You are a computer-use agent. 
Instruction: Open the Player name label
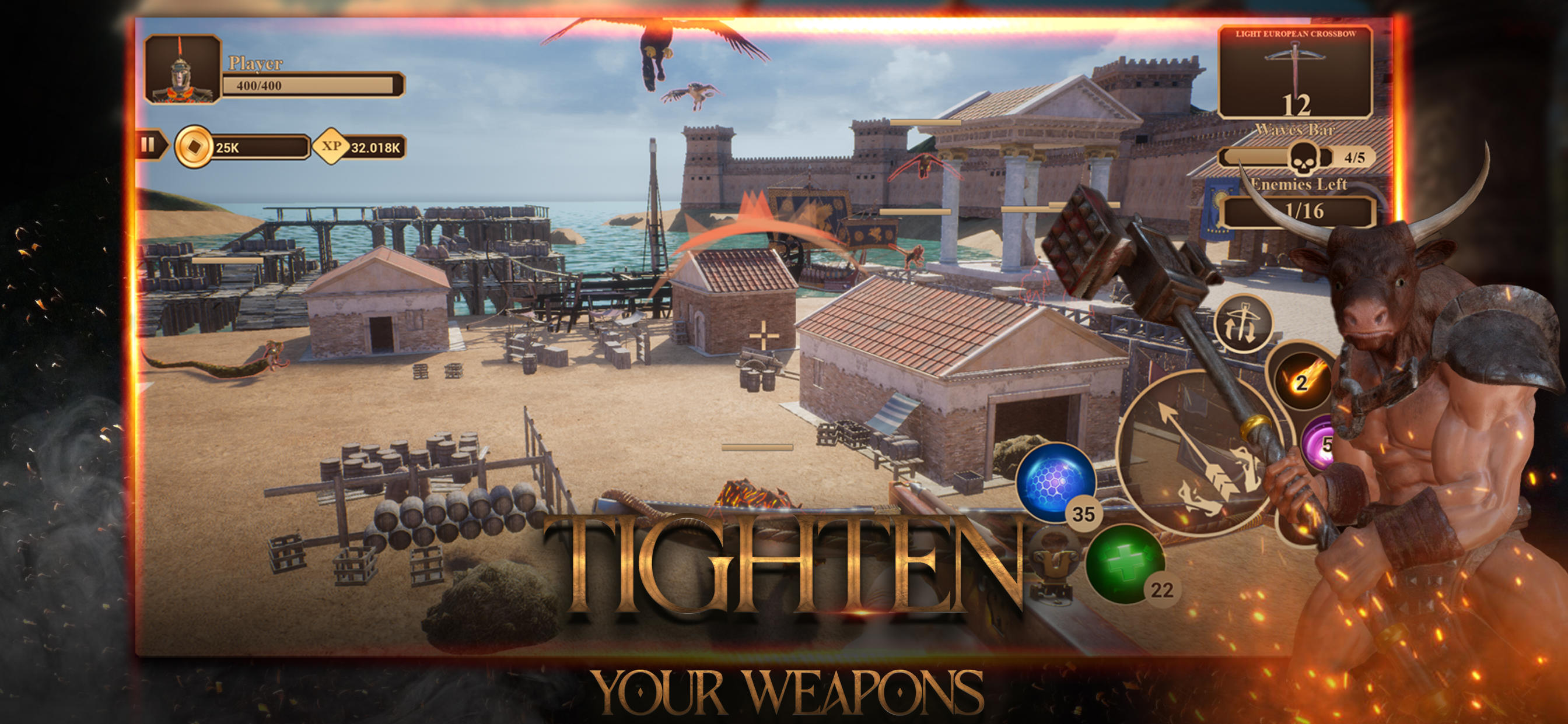pos(256,64)
